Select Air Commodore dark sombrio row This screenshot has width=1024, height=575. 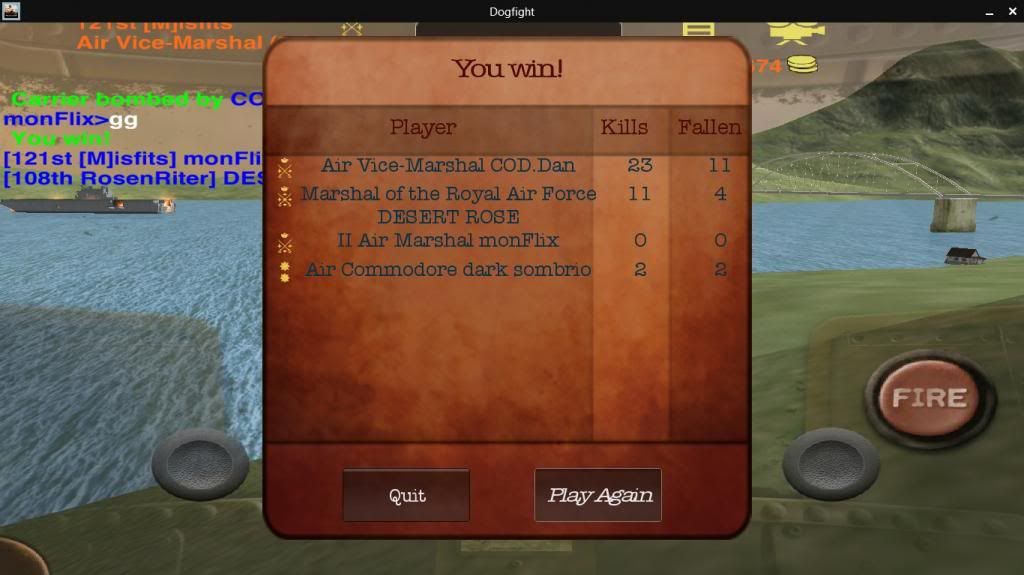(x=448, y=269)
